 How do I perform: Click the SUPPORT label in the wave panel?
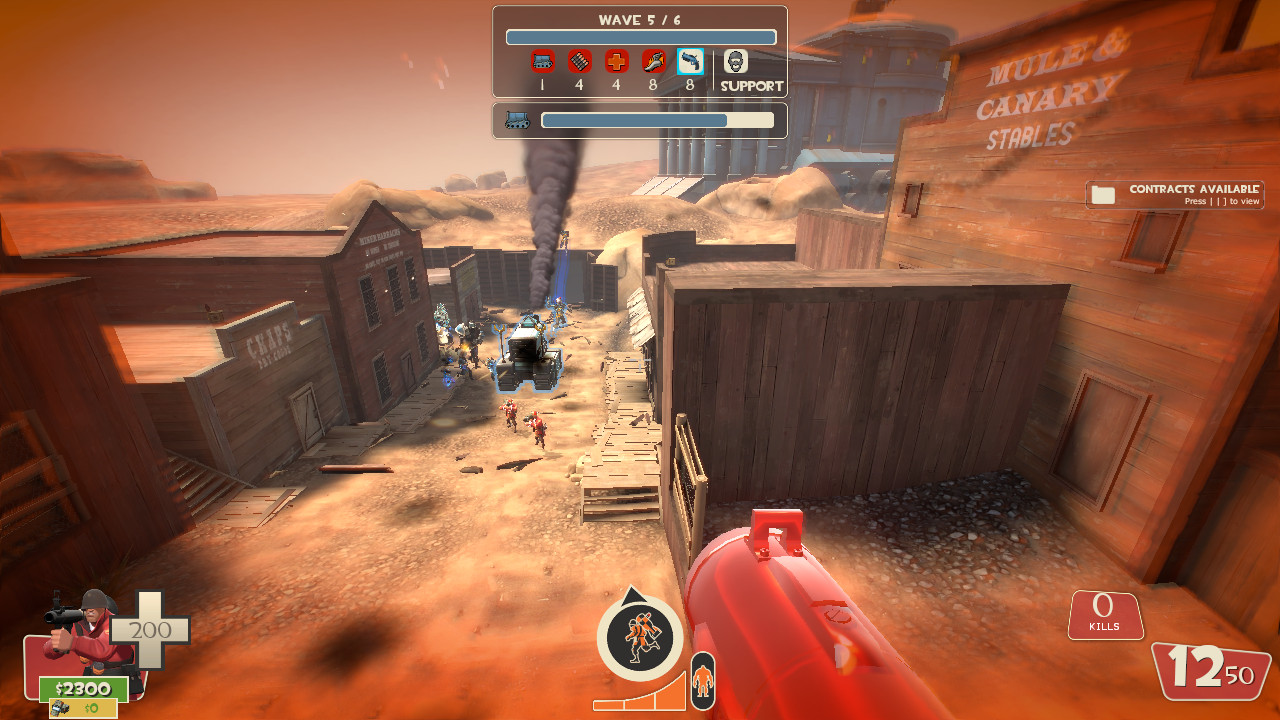coord(751,86)
